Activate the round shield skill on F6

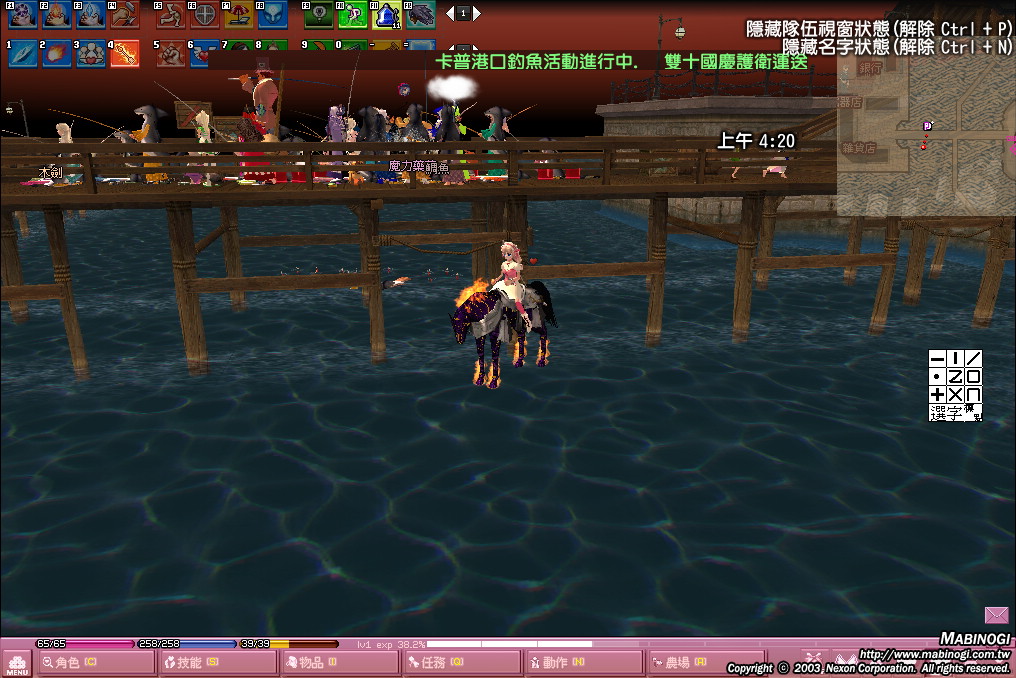(x=204, y=14)
